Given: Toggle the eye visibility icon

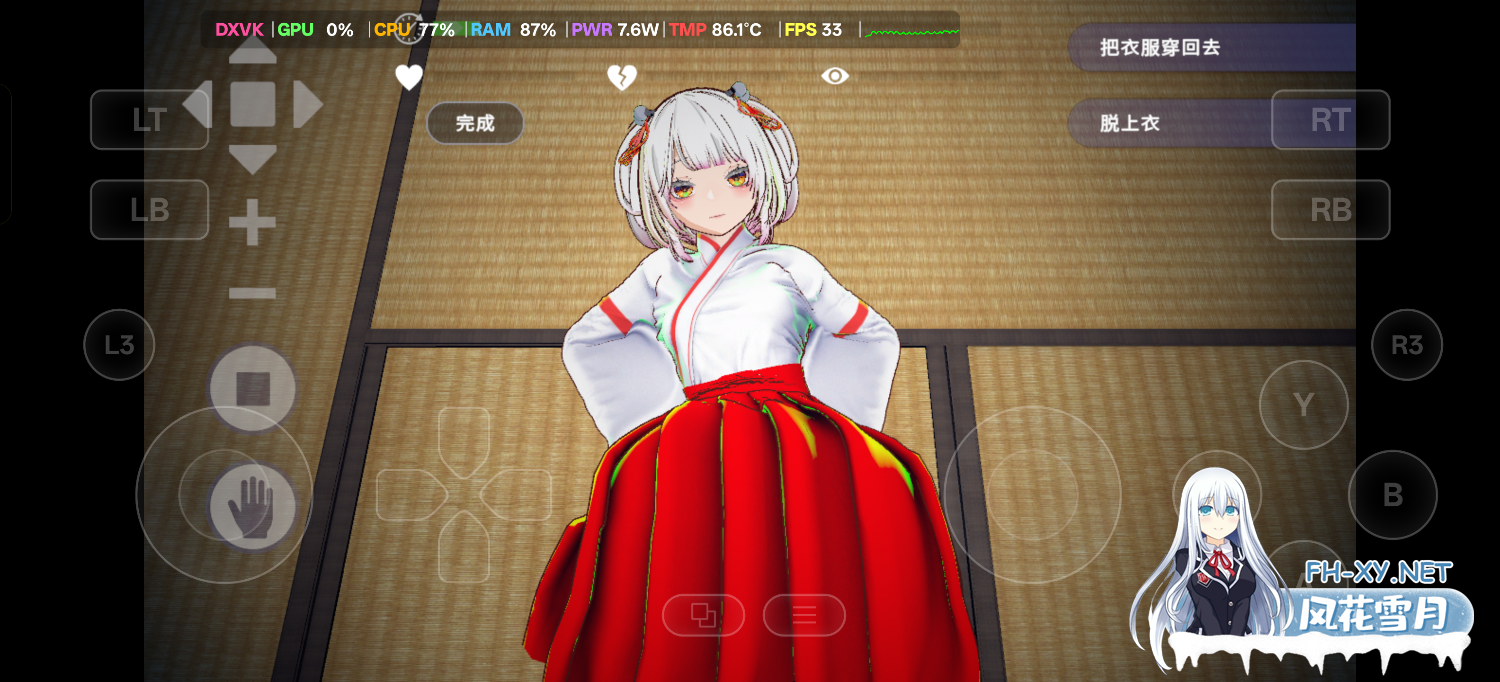Looking at the screenshot, I should (x=835, y=76).
